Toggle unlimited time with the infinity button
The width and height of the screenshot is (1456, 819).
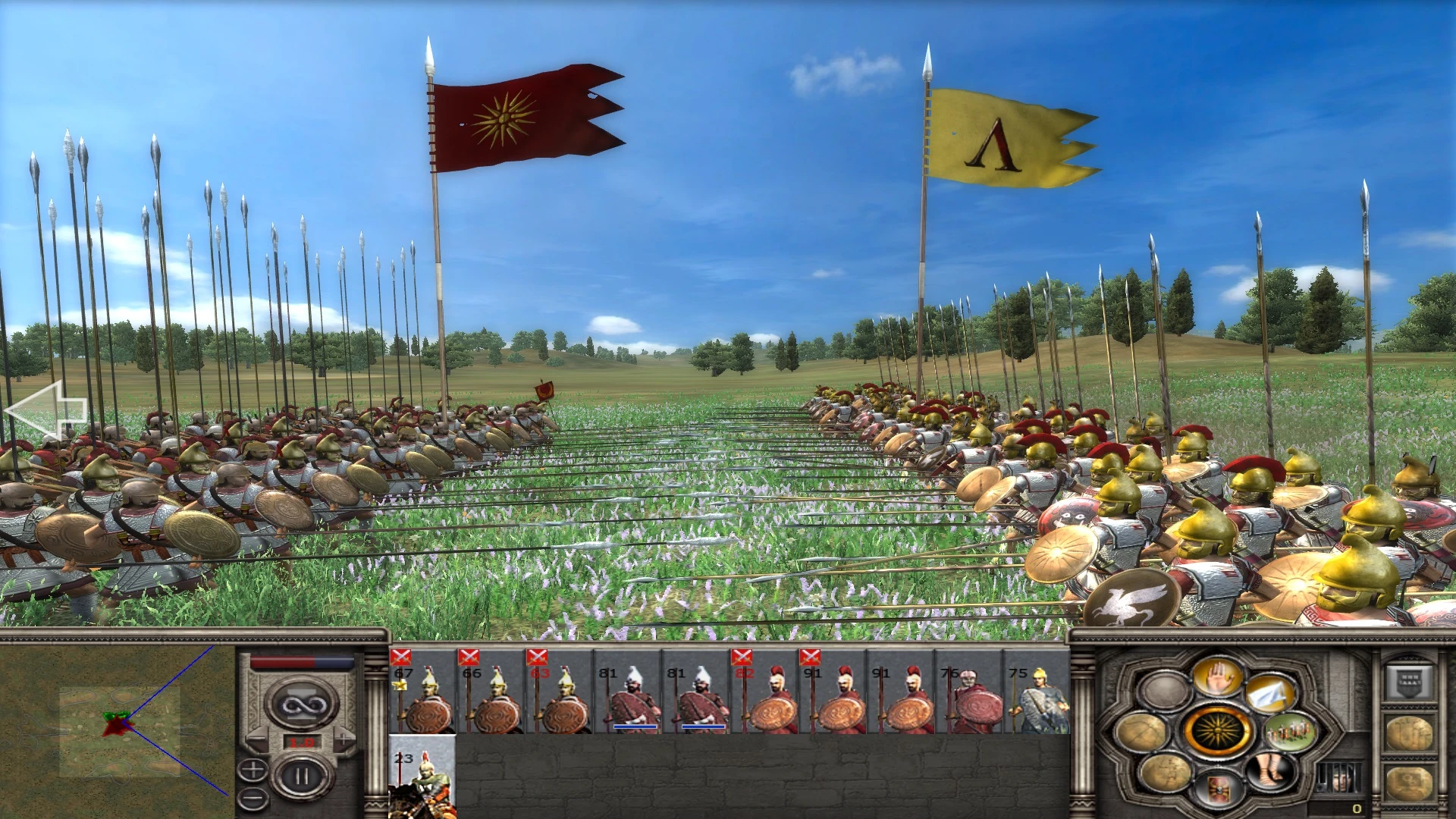303,704
